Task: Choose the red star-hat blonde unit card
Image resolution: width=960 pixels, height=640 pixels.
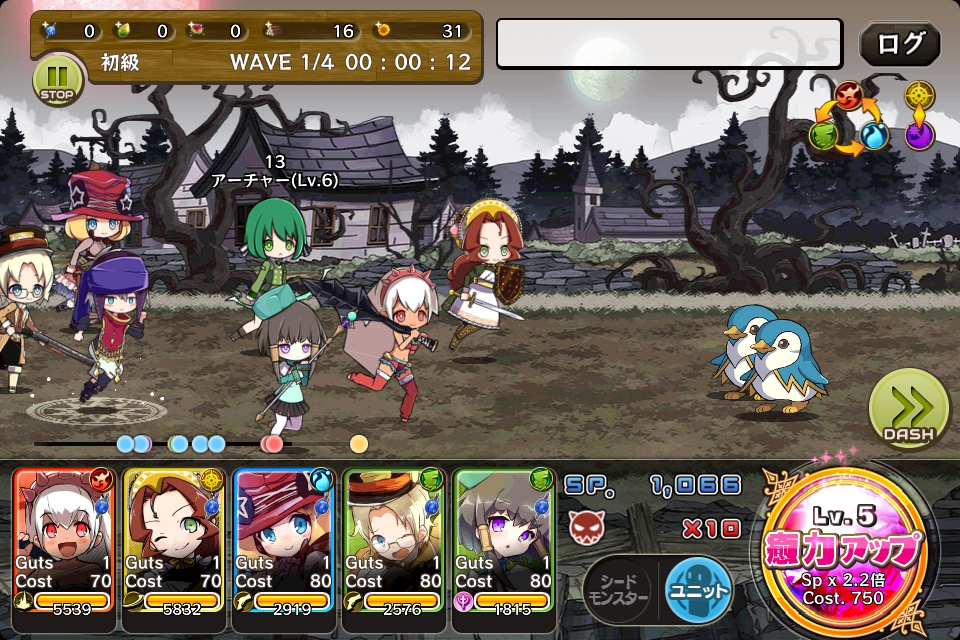Action: [284, 540]
